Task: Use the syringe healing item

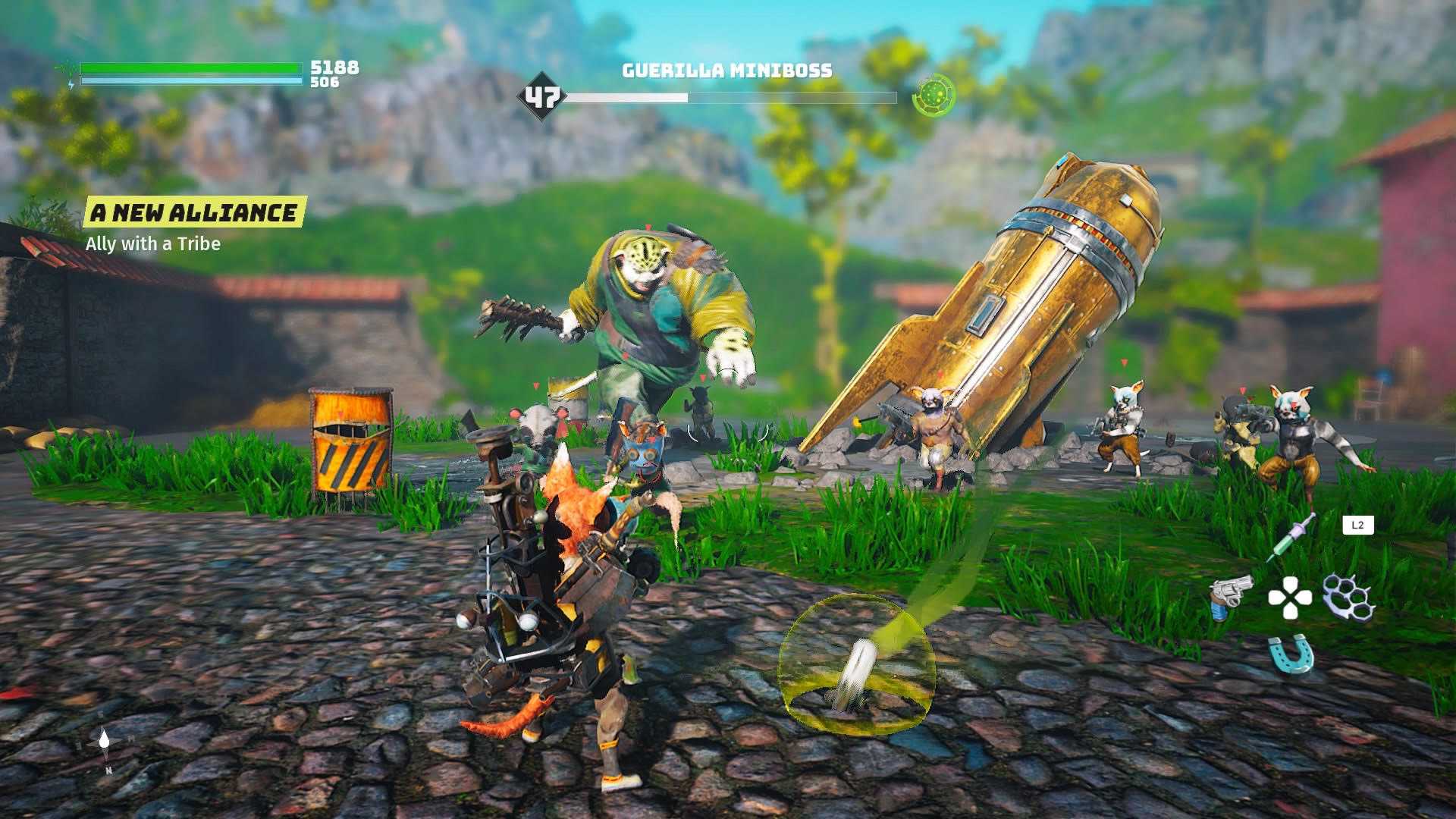Action: point(1290,537)
